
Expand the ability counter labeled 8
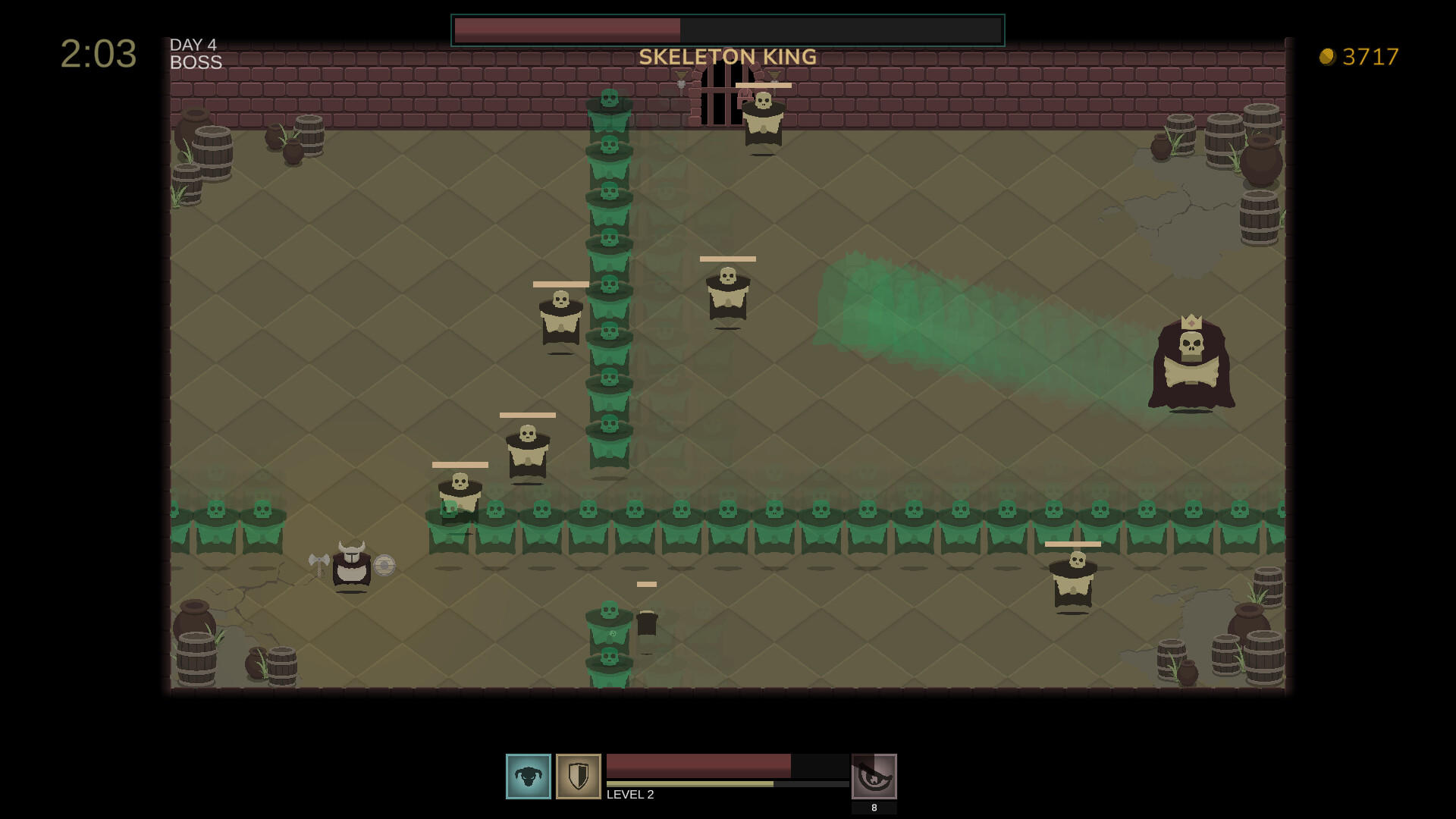pos(874,808)
